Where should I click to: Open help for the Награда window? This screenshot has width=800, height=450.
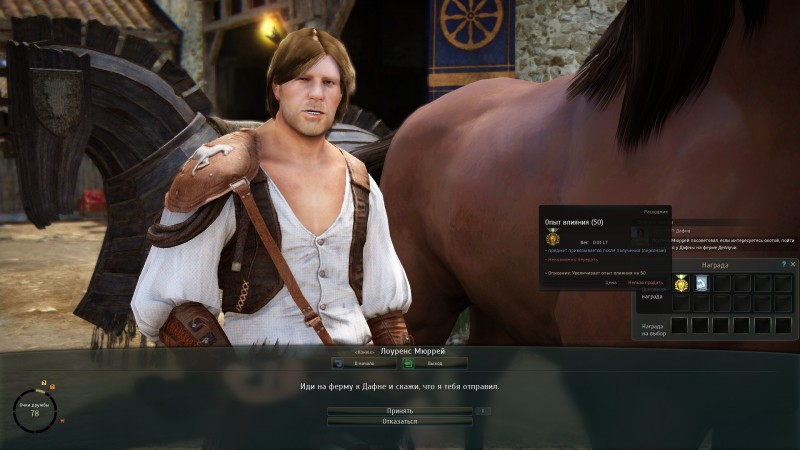(x=783, y=264)
